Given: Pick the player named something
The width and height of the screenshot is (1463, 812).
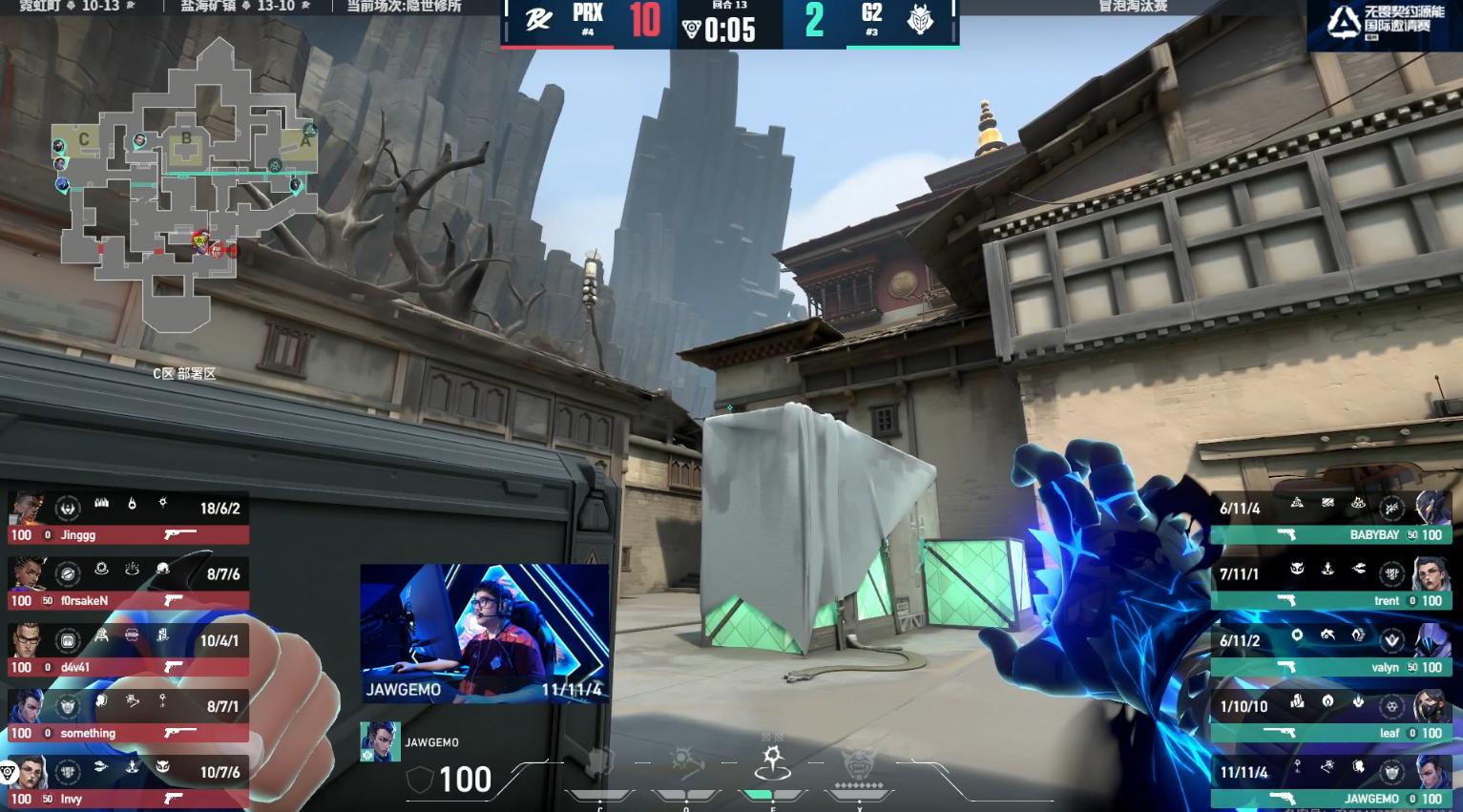Looking at the screenshot, I should click(x=128, y=718).
